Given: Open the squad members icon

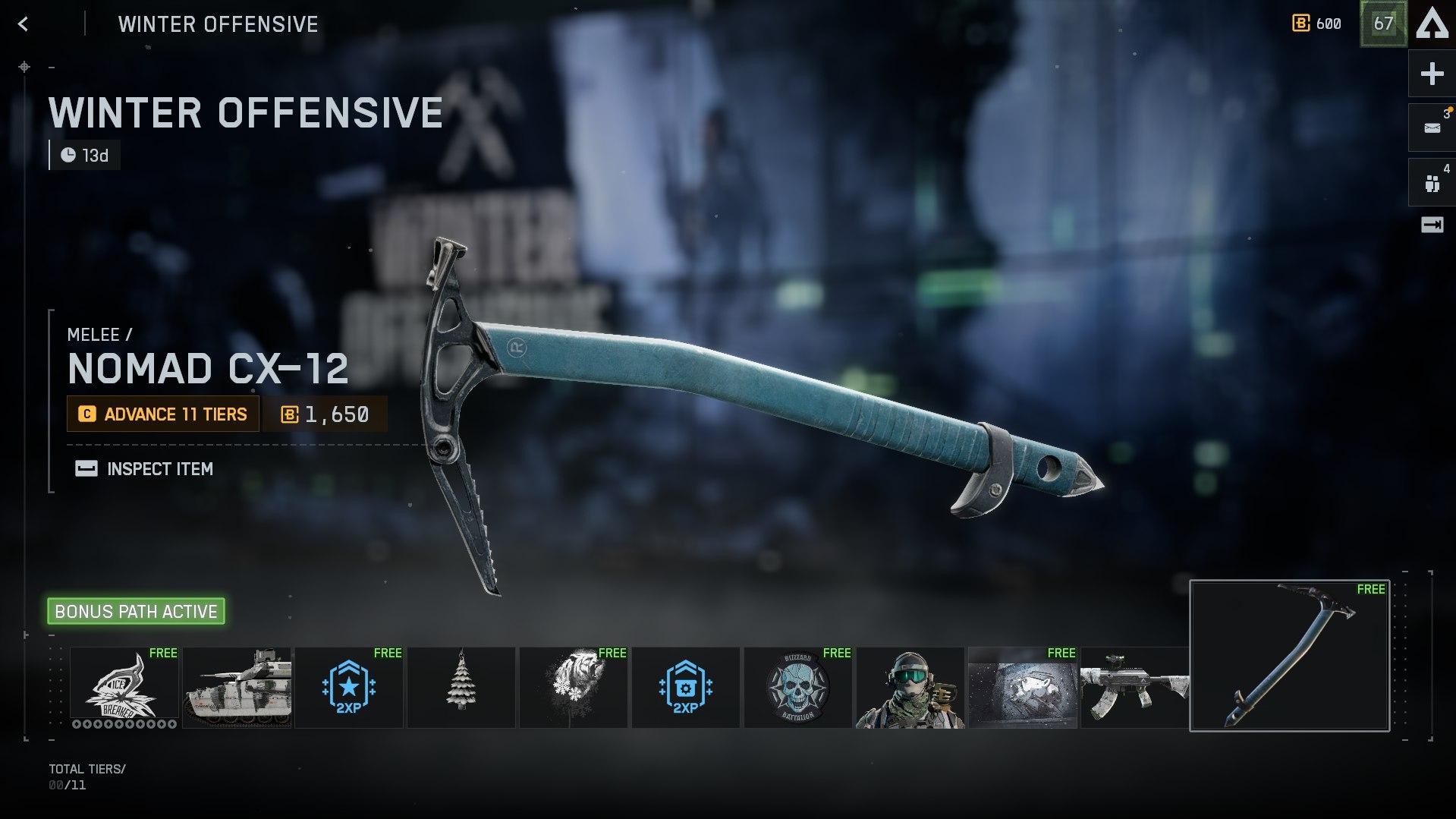Looking at the screenshot, I should pyautogui.click(x=1432, y=182).
